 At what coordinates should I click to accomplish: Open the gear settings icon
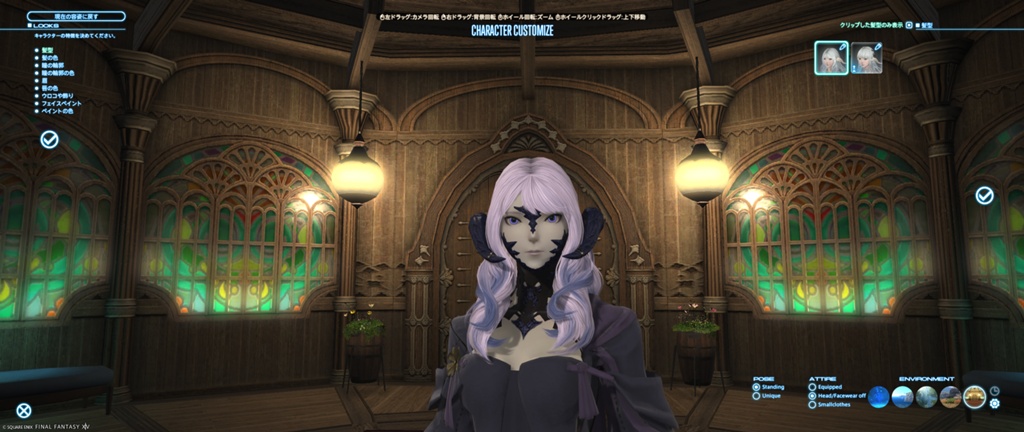pos(994,404)
